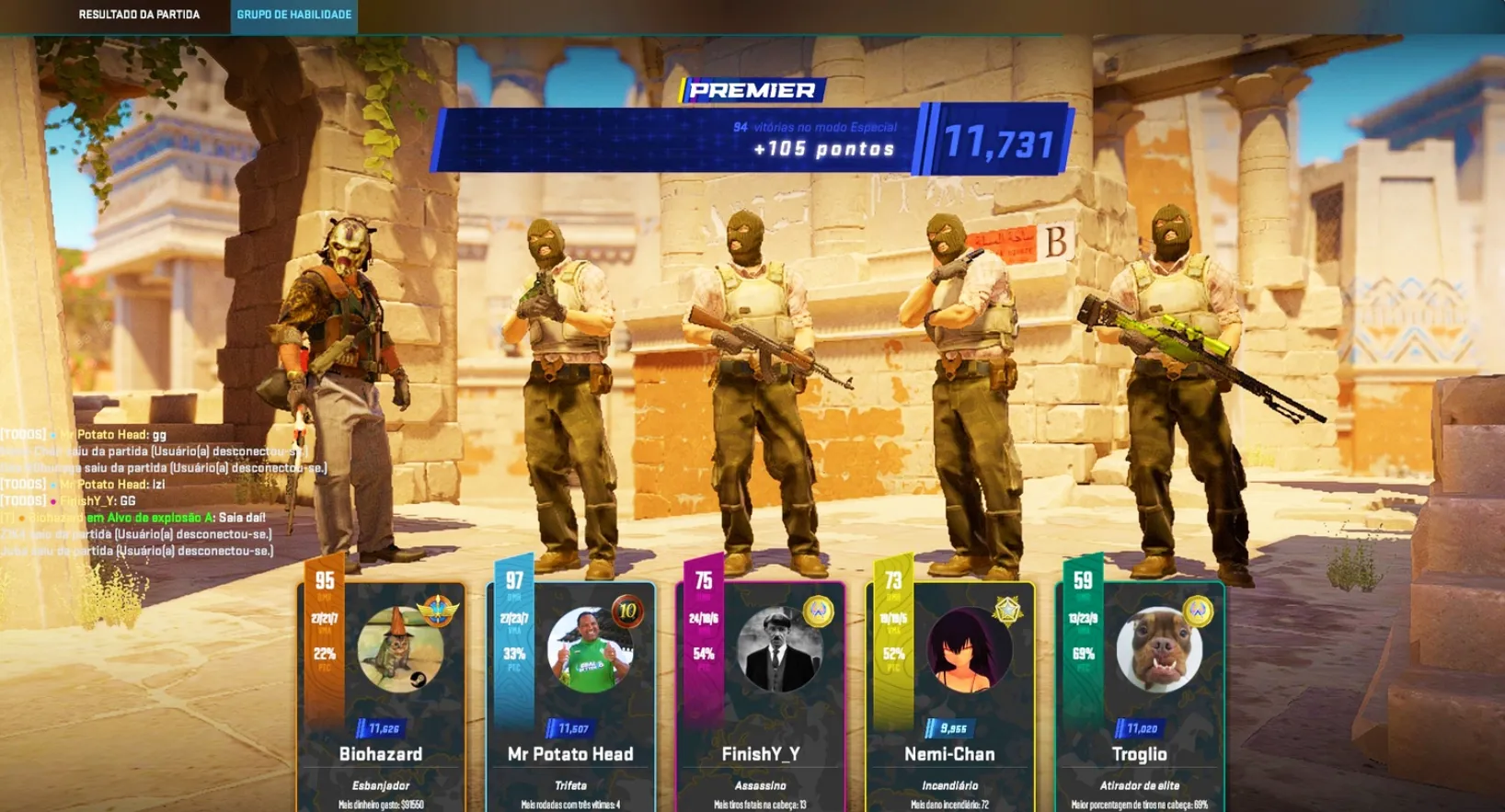Image resolution: width=1505 pixels, height=812 pixels.
Task: Click Biohazard's wizard hat avatar picture
Action: pos(400,650)
